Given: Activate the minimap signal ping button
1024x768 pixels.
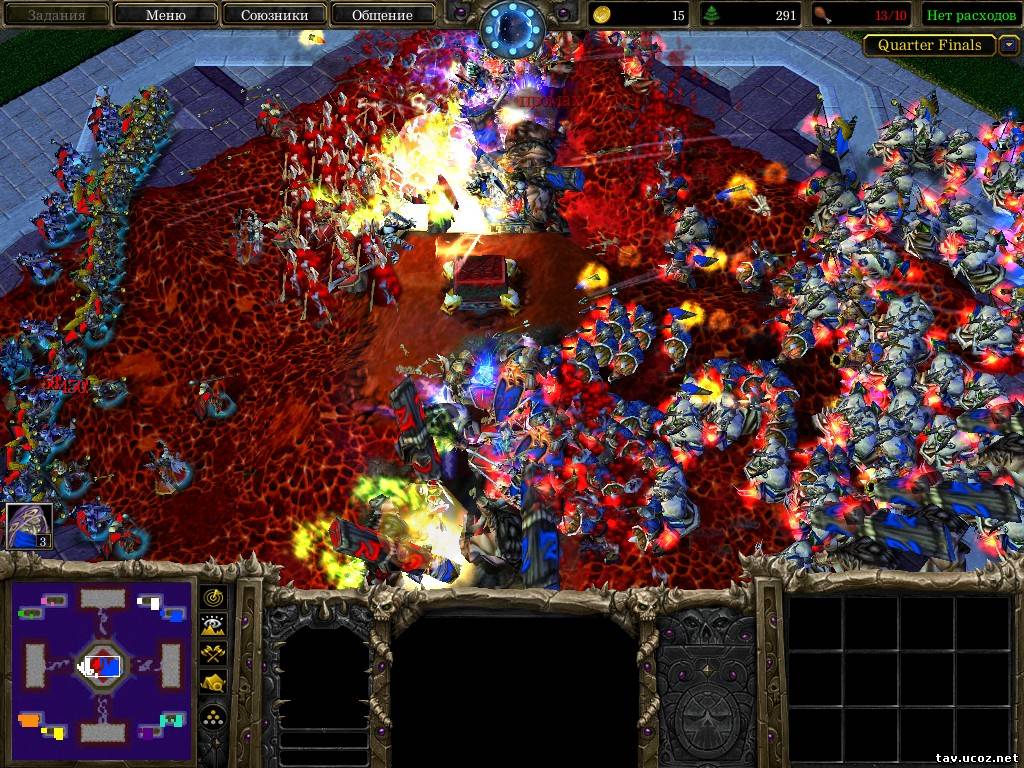Looking at the screenshot, I should point(214,597).
